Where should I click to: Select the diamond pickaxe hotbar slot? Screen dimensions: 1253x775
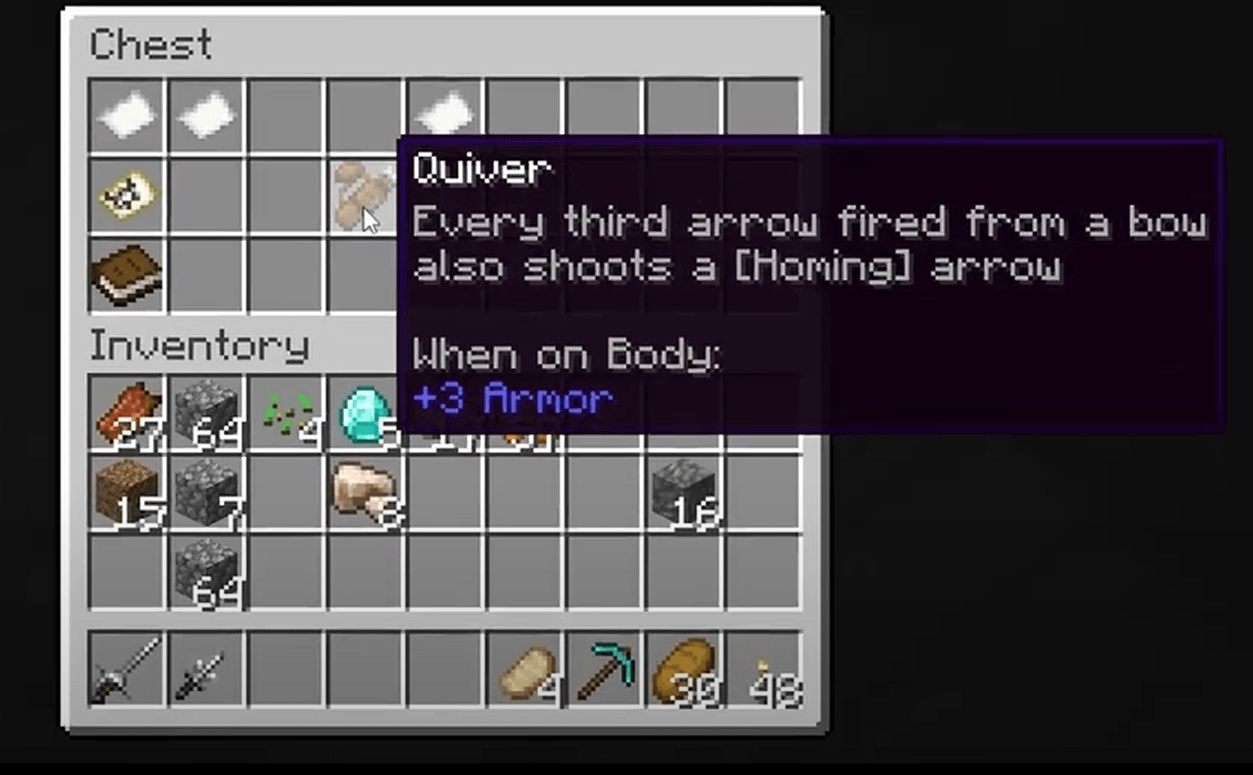tap(604, 668)
